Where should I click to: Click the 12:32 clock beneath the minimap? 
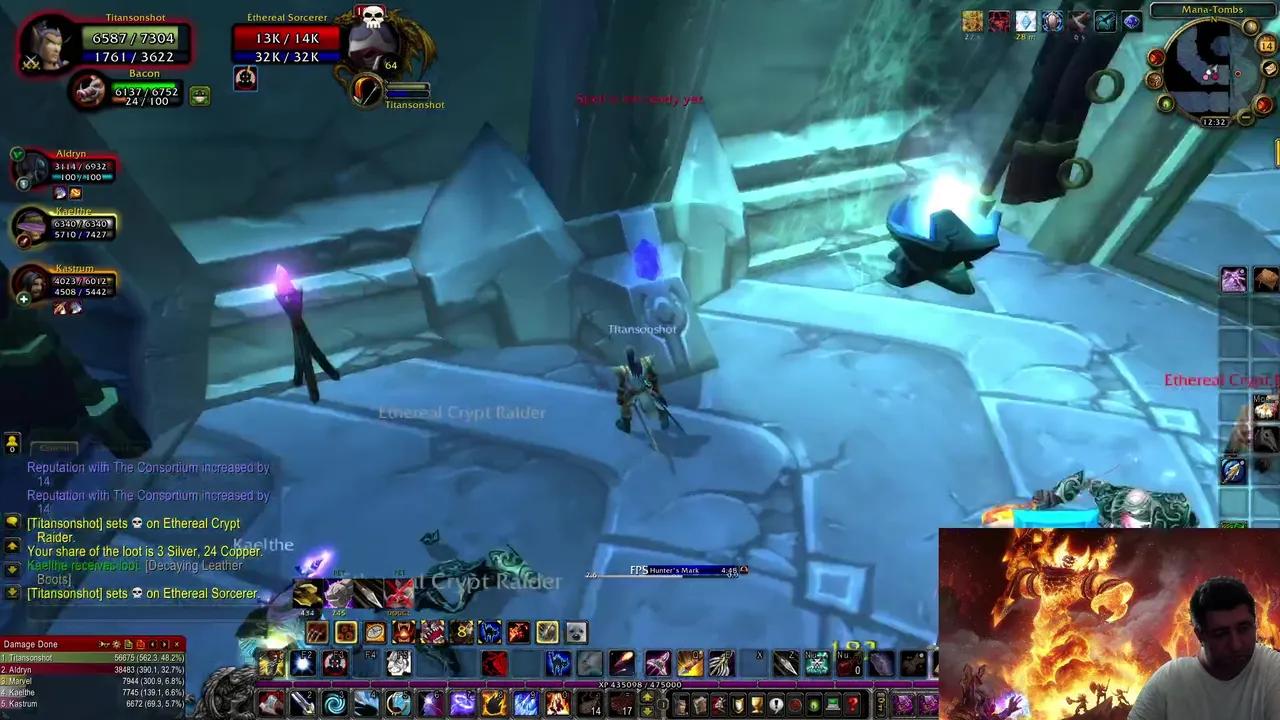click(1215, 122)
